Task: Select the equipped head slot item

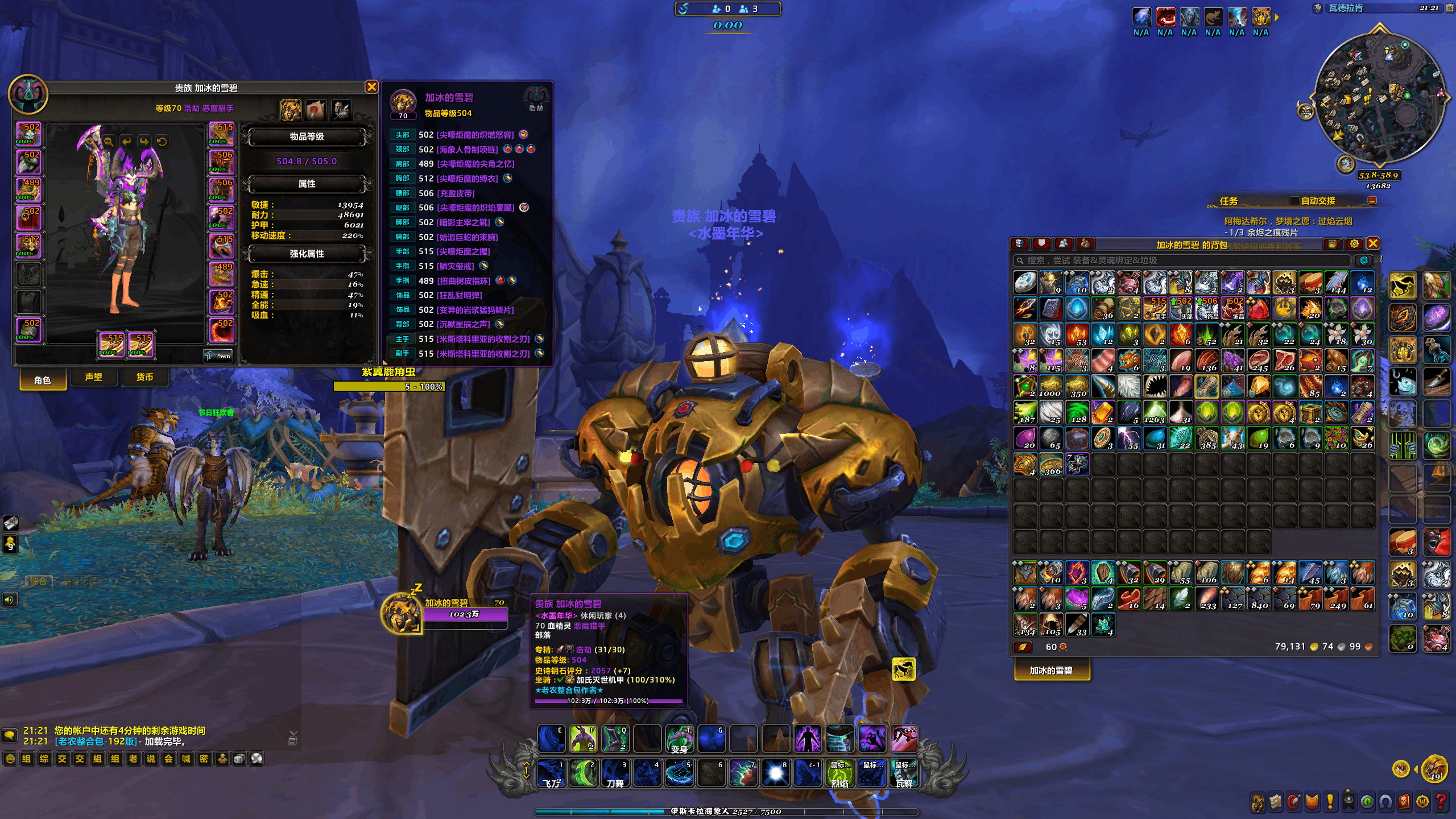Action: click(x=28, y=134)
